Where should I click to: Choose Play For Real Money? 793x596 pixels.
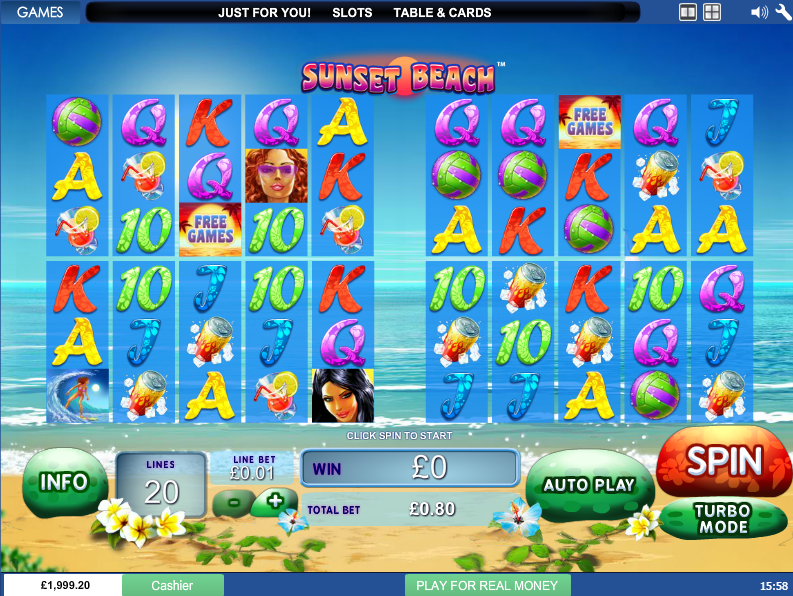[487, 585]
